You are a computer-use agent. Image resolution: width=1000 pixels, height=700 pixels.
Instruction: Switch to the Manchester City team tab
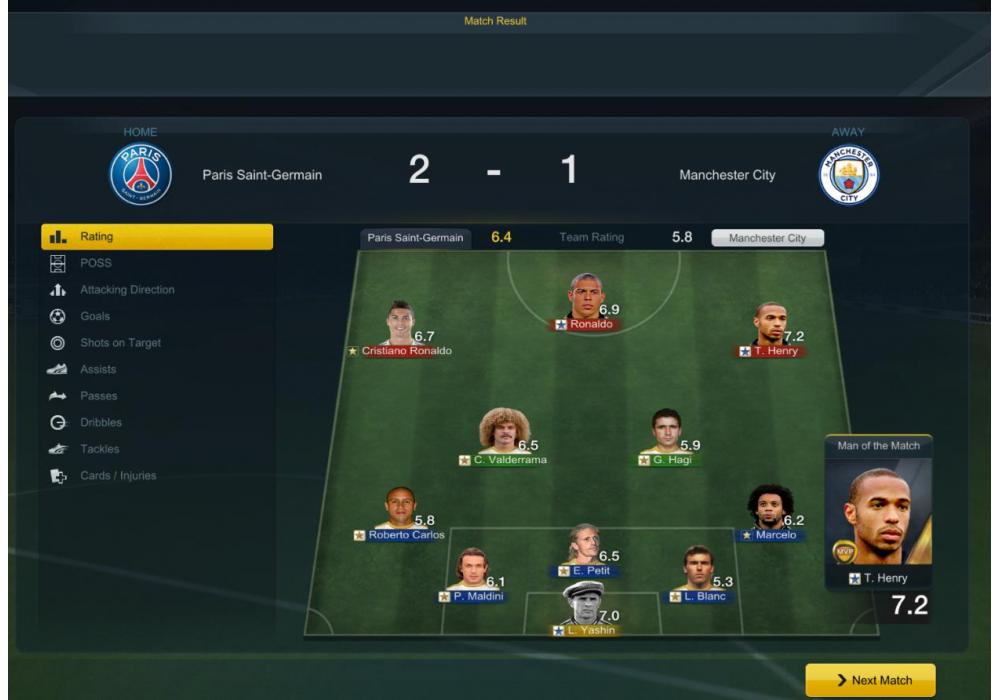coord(767,238)
